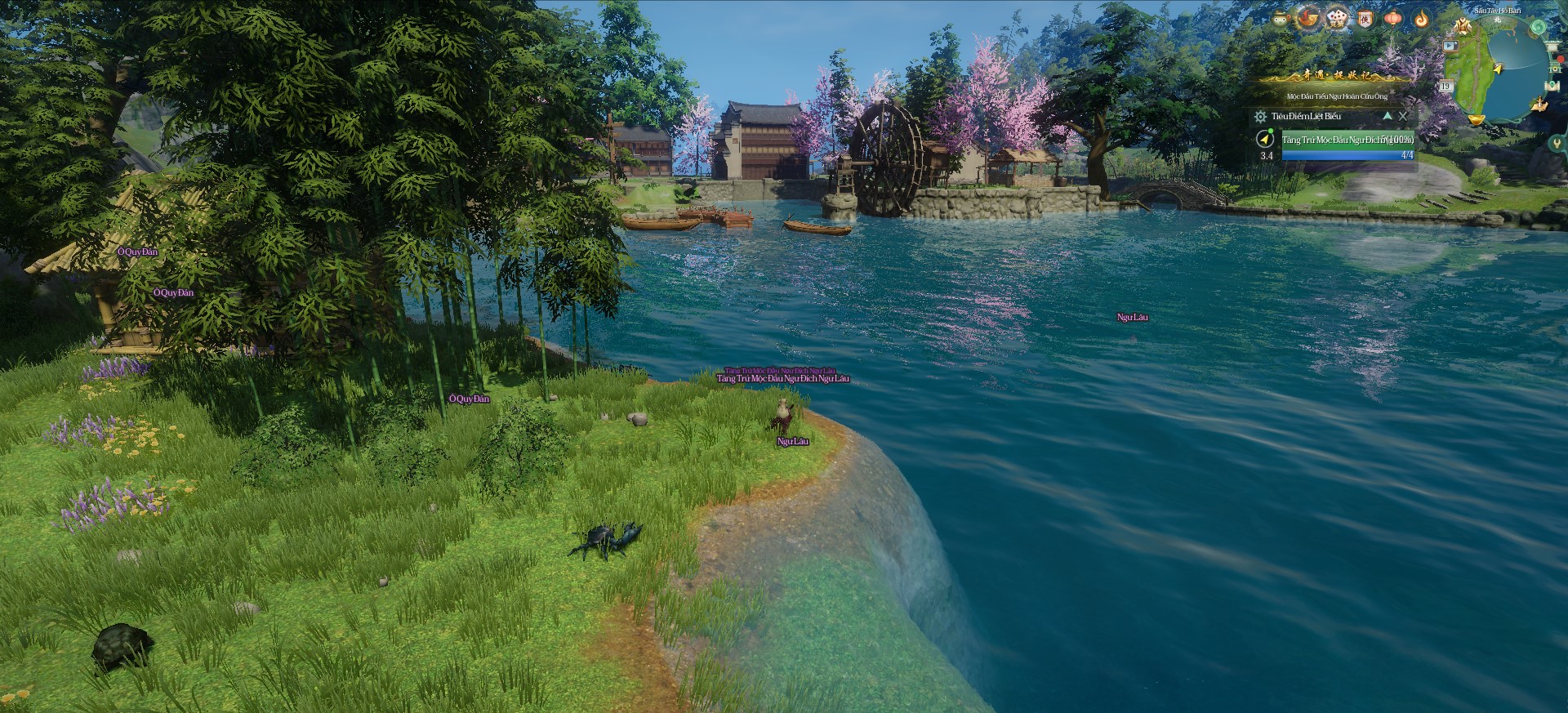Open focus list gear settings

(x=1260, y=117)
